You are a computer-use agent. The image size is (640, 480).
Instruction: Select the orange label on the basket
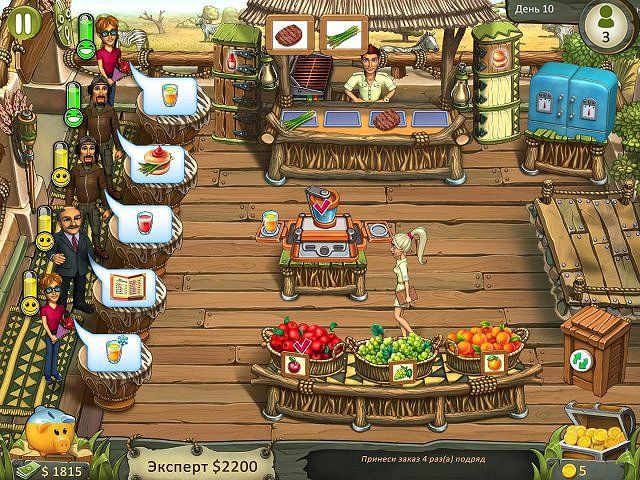point(492,362)
